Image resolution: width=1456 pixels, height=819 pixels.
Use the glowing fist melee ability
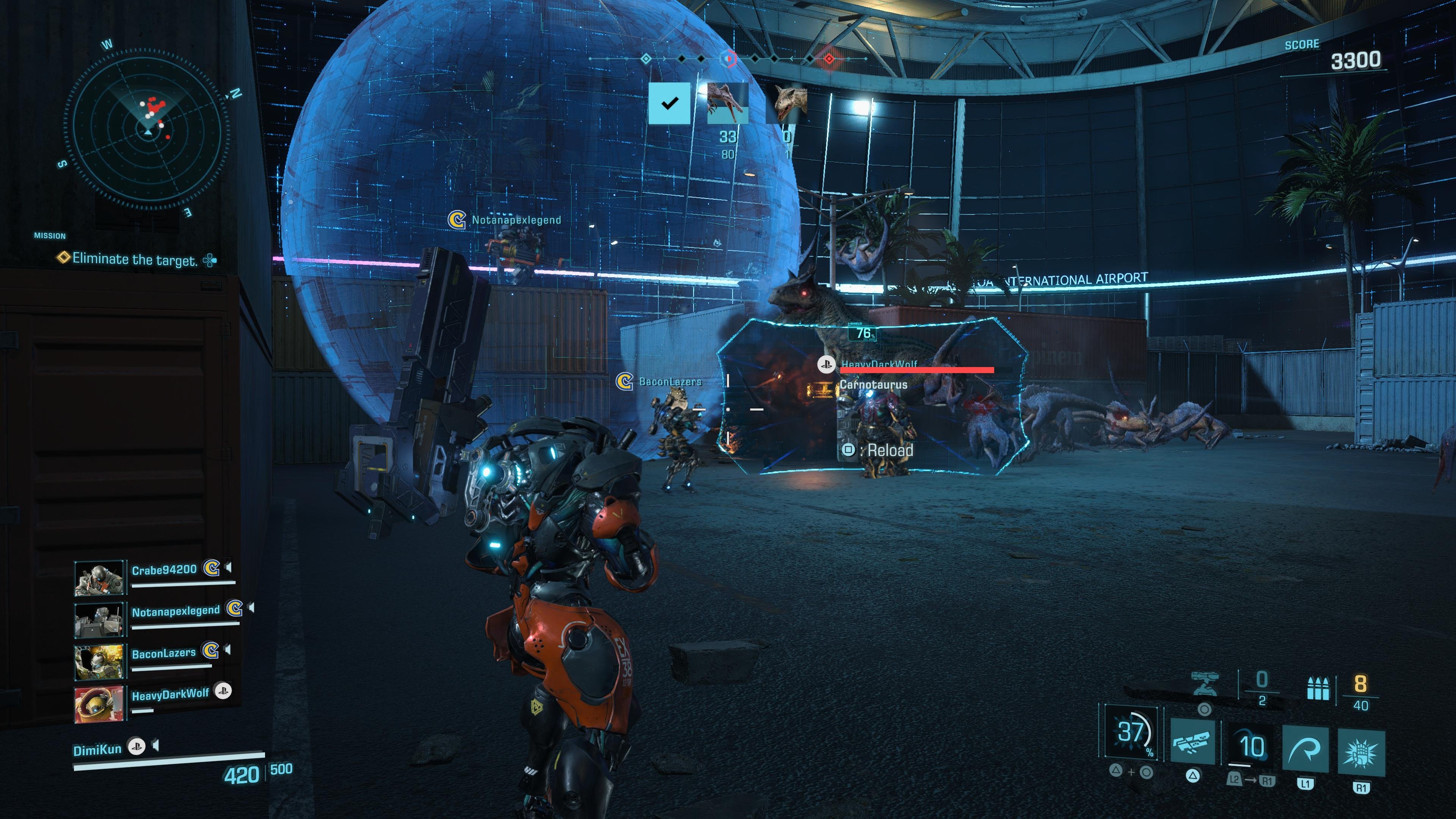coord(1361,752)
